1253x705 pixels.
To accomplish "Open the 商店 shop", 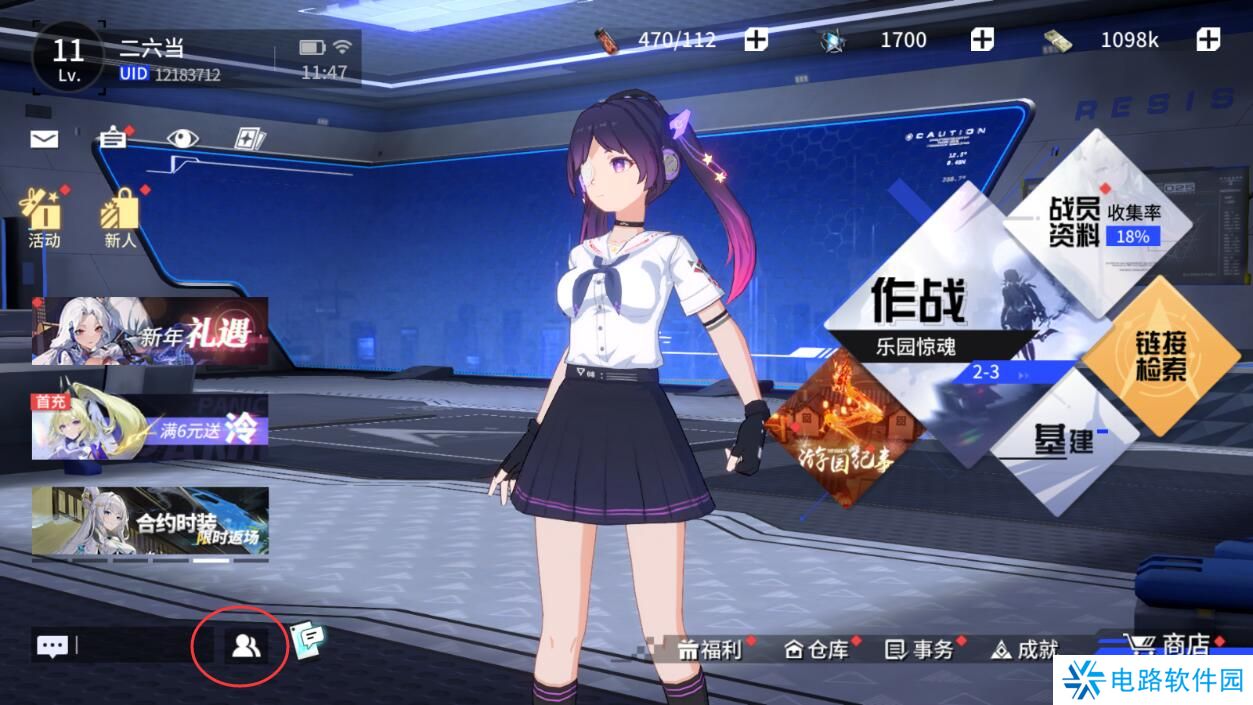I will pos(1172,646).
